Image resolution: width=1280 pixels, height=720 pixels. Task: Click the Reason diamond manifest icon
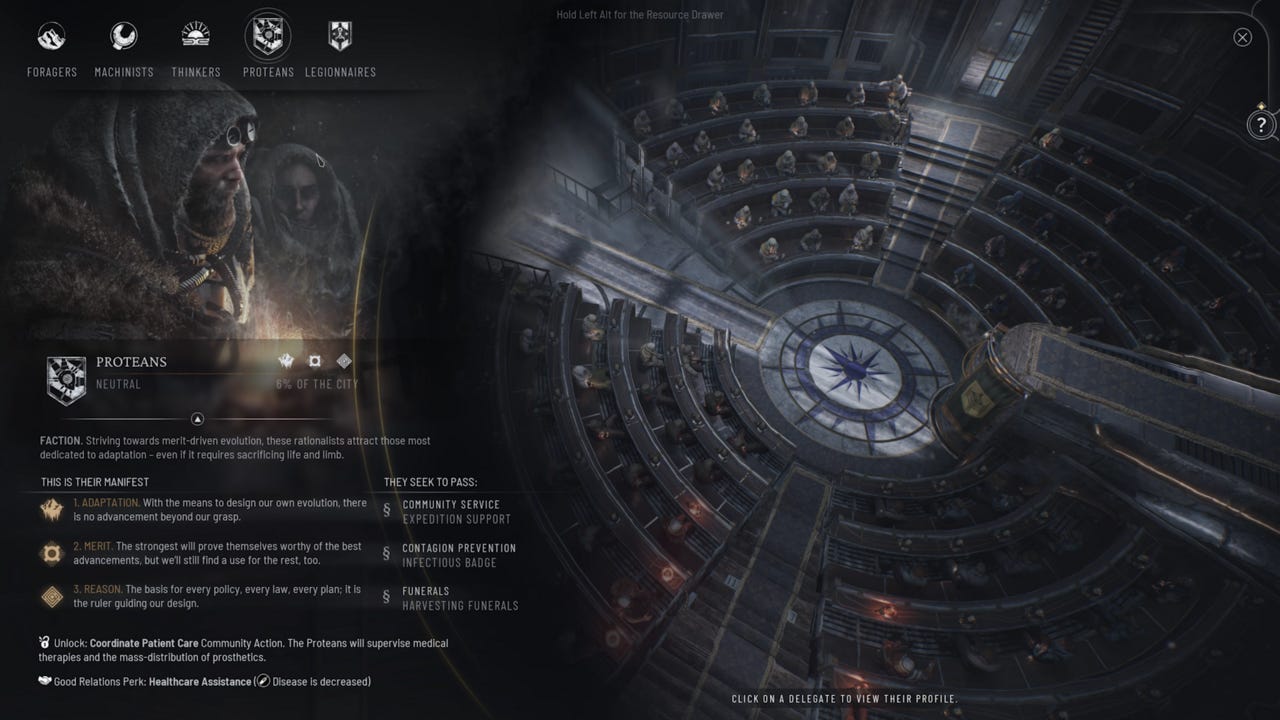[51, 597]
